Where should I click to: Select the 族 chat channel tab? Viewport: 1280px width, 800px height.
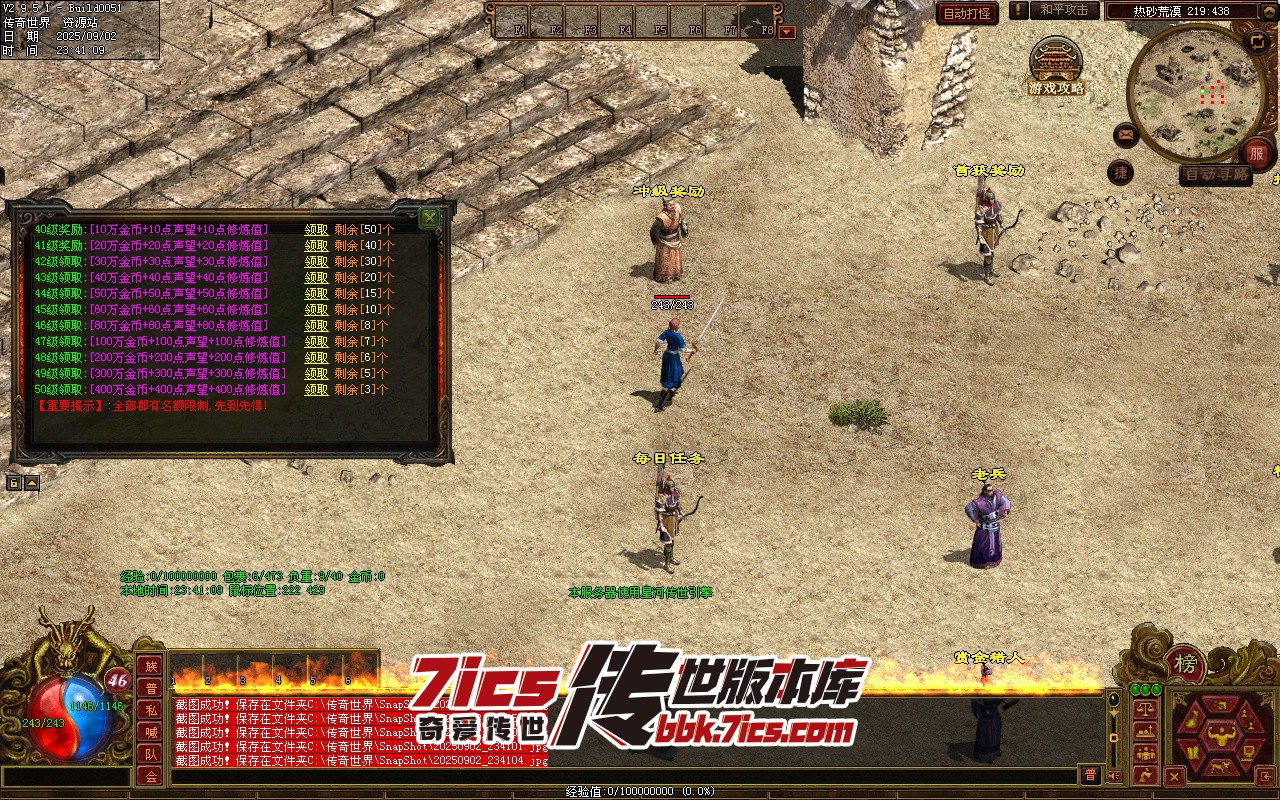pos(150,666)
